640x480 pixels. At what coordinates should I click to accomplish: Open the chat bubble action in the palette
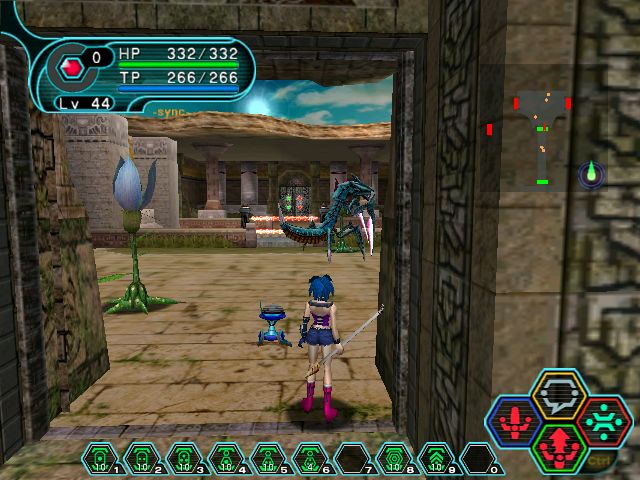click(x=559, y=395)
